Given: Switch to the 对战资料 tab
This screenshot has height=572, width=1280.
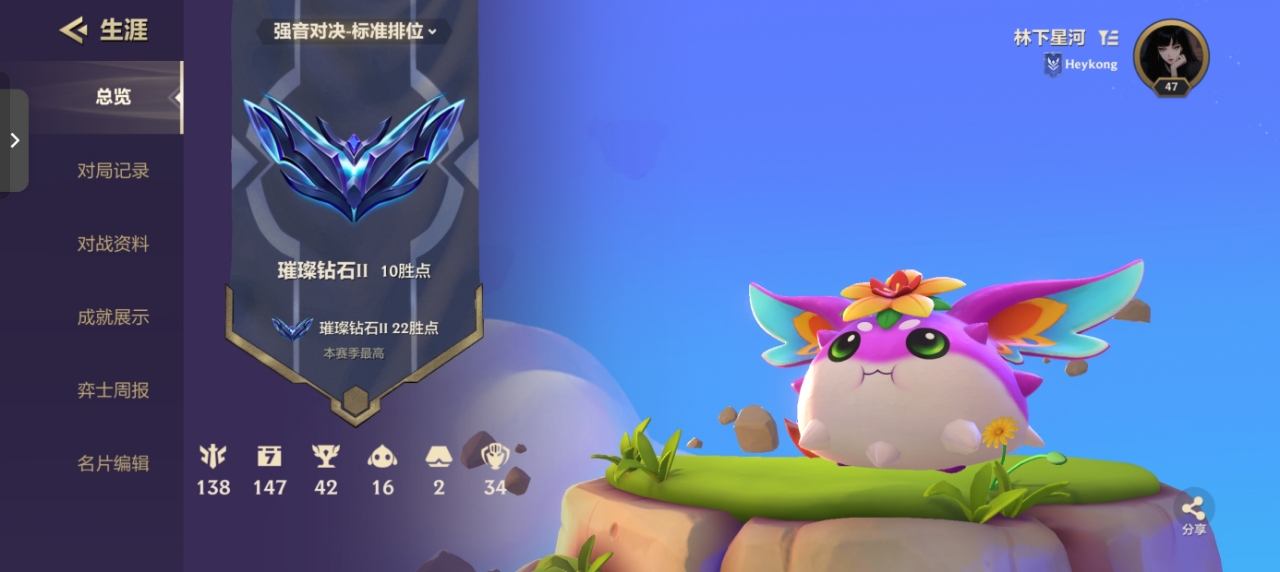Looking at the screenshot, I should point(113,244).
